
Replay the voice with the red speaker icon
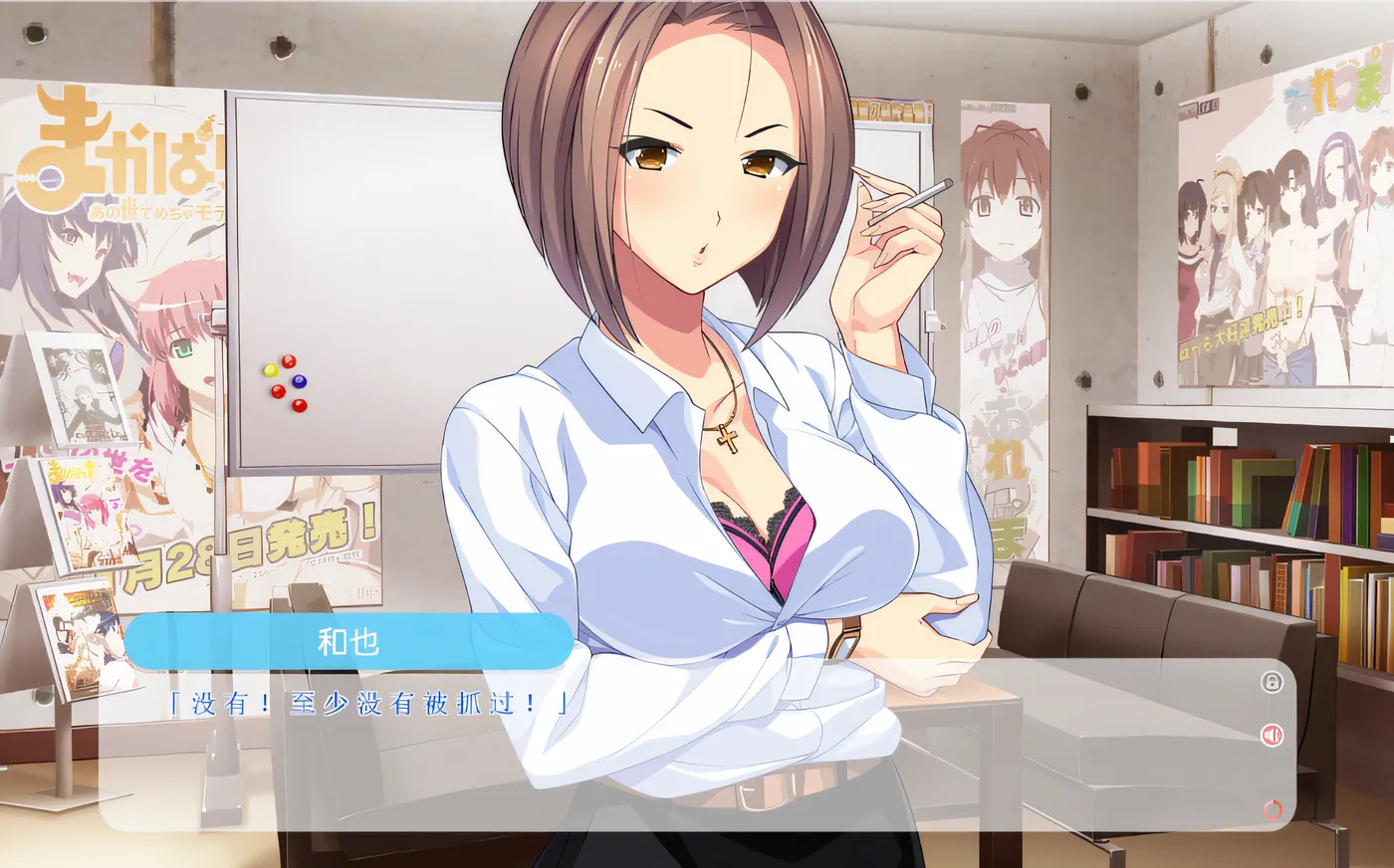1272,736
